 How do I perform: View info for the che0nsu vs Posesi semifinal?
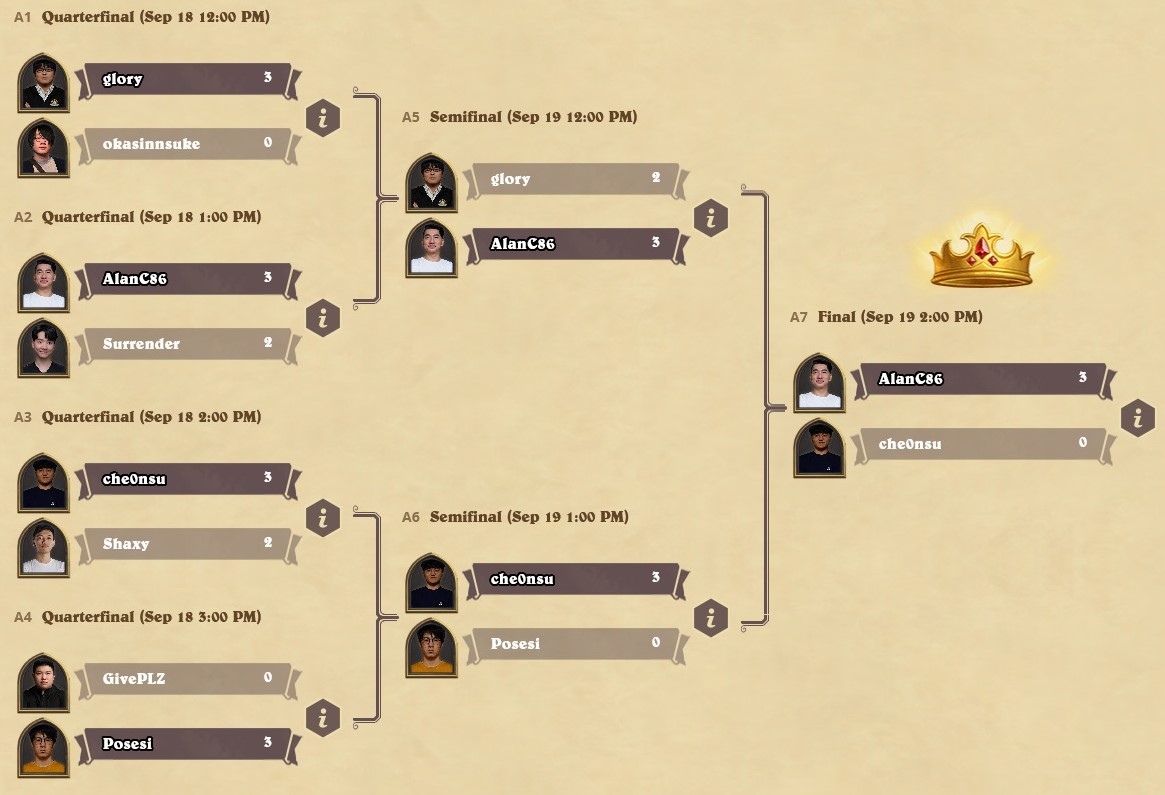711,618
